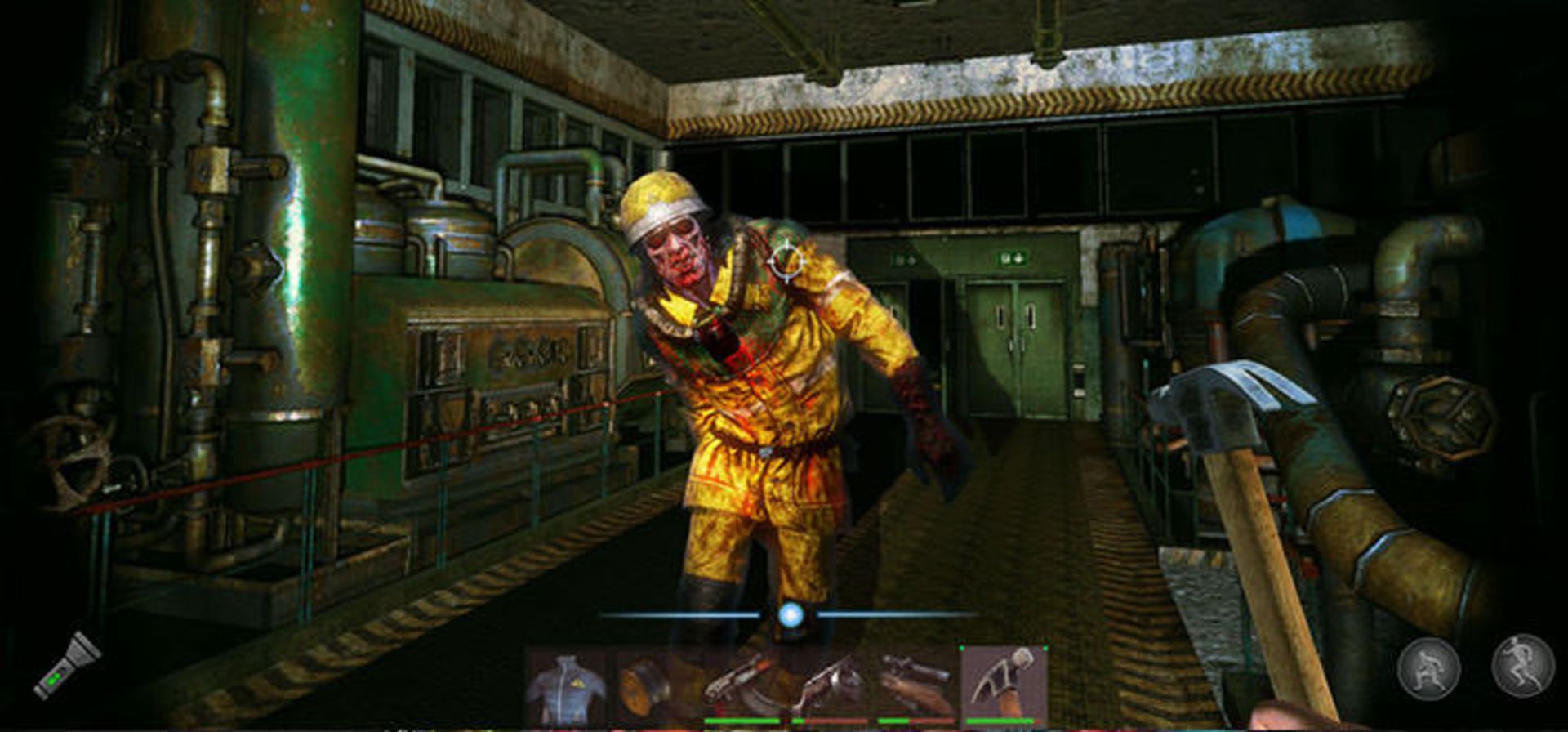The height and width of the screenshot is (732, 1568).
Task: Tap the crosshair to attack the zombie
Action: tap(785, 263)
